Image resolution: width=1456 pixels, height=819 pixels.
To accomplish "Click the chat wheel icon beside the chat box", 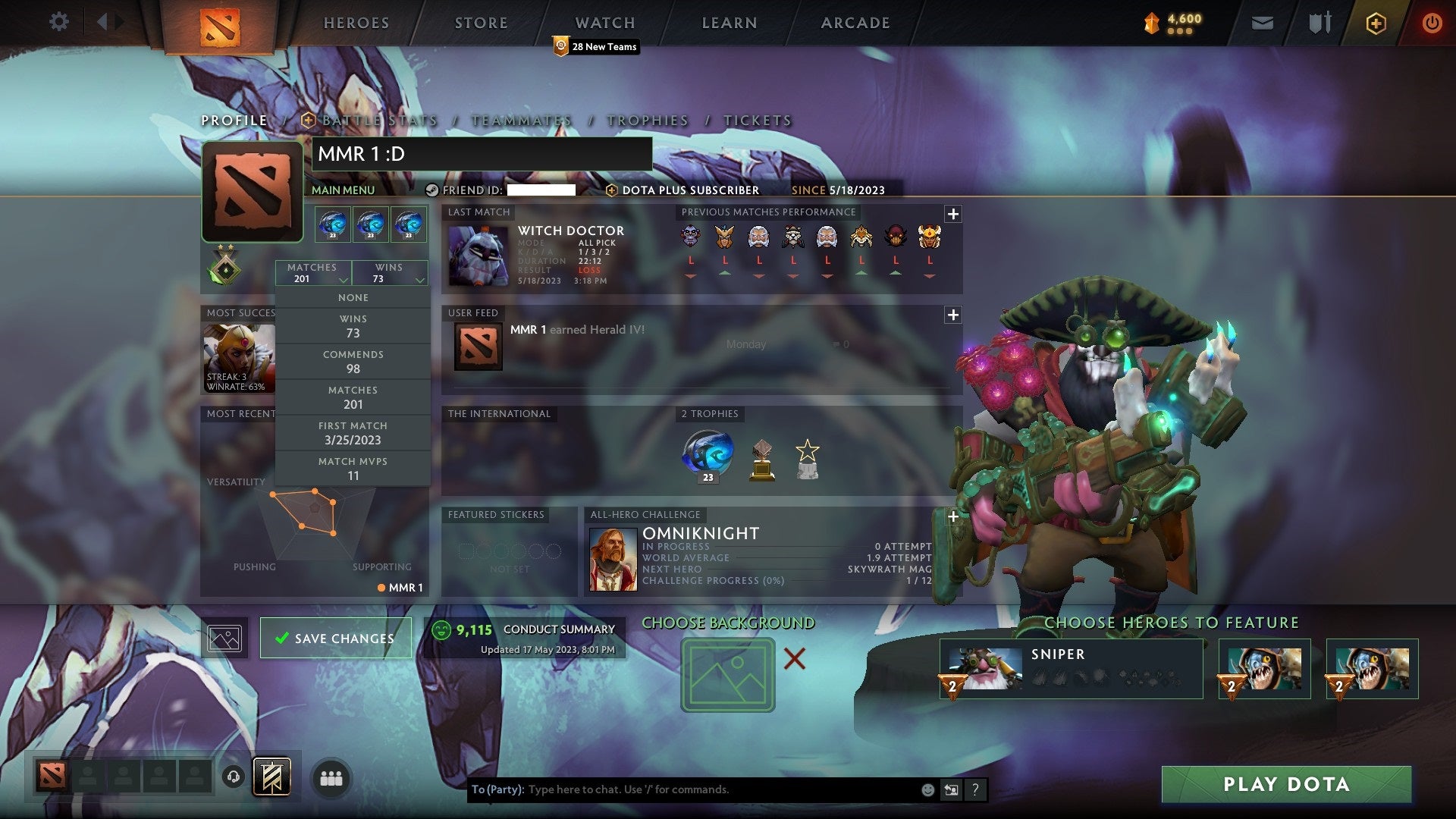I will pyautogui.click(x=951, y=789).
